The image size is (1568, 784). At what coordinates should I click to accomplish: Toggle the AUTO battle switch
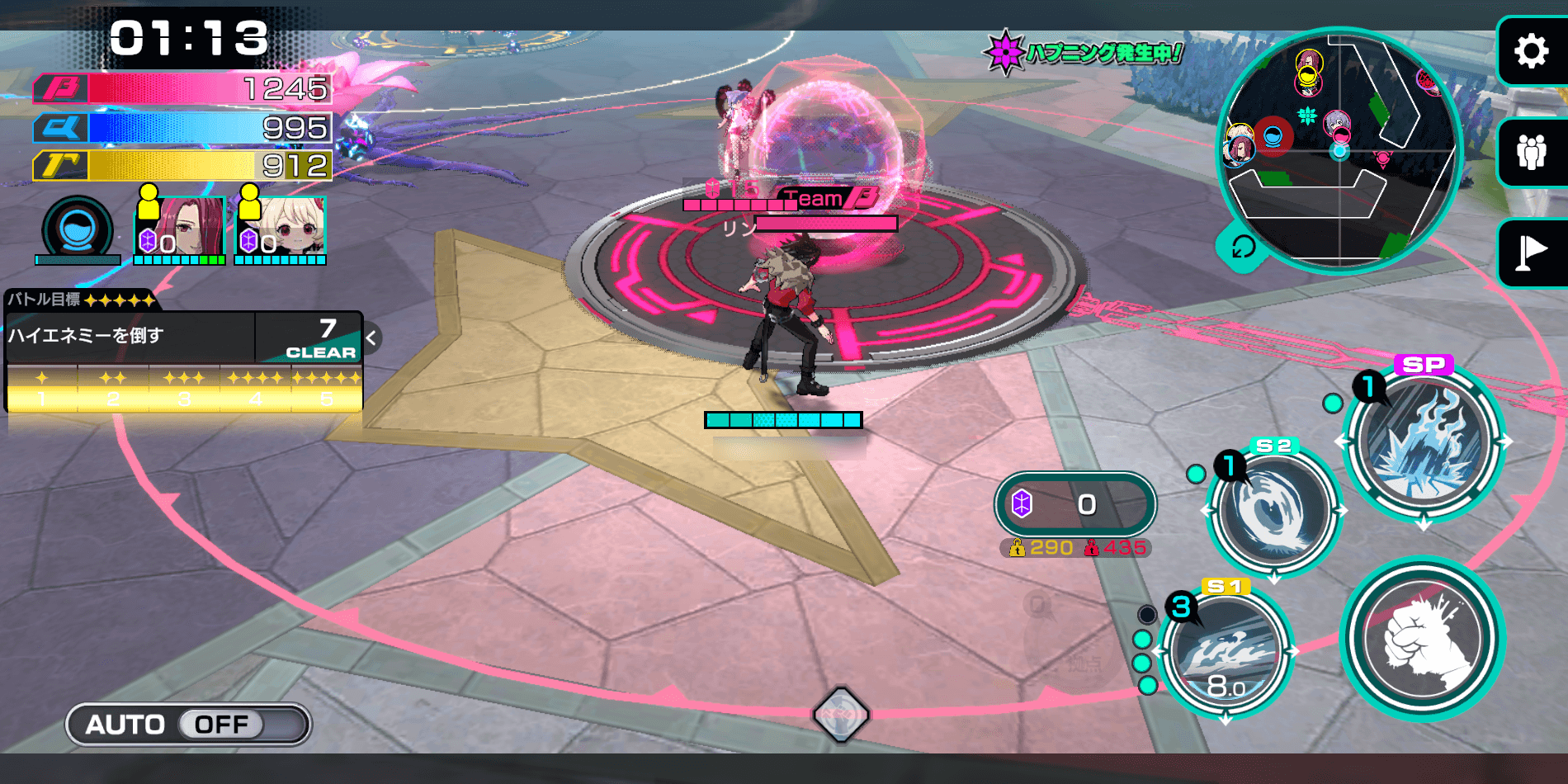188,725
